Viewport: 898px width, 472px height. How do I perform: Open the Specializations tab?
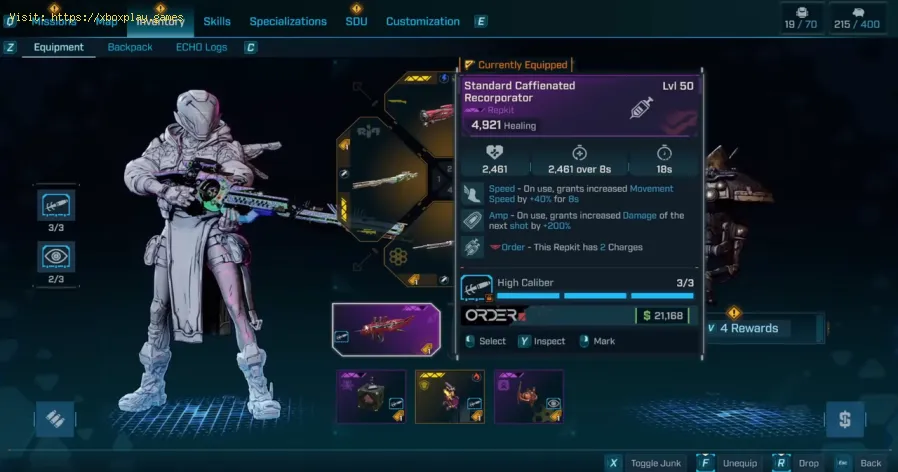(288, 21)
